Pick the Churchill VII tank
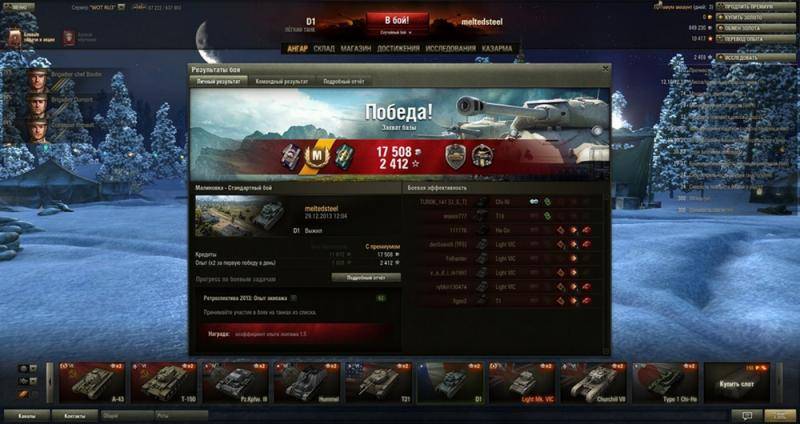The image size is (800, 424). [x=594, y=382]
